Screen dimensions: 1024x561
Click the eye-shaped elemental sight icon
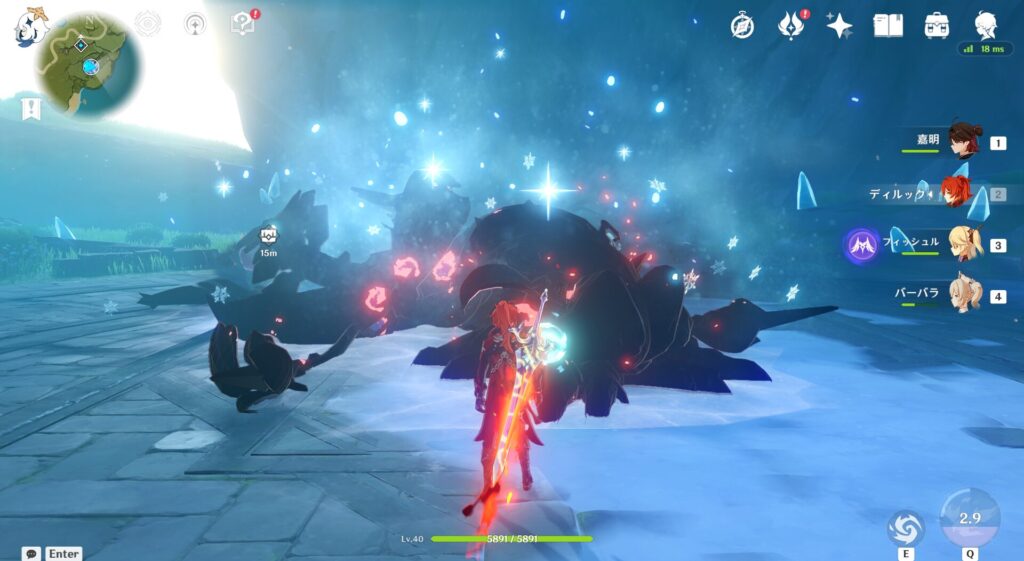pos(148,24)
